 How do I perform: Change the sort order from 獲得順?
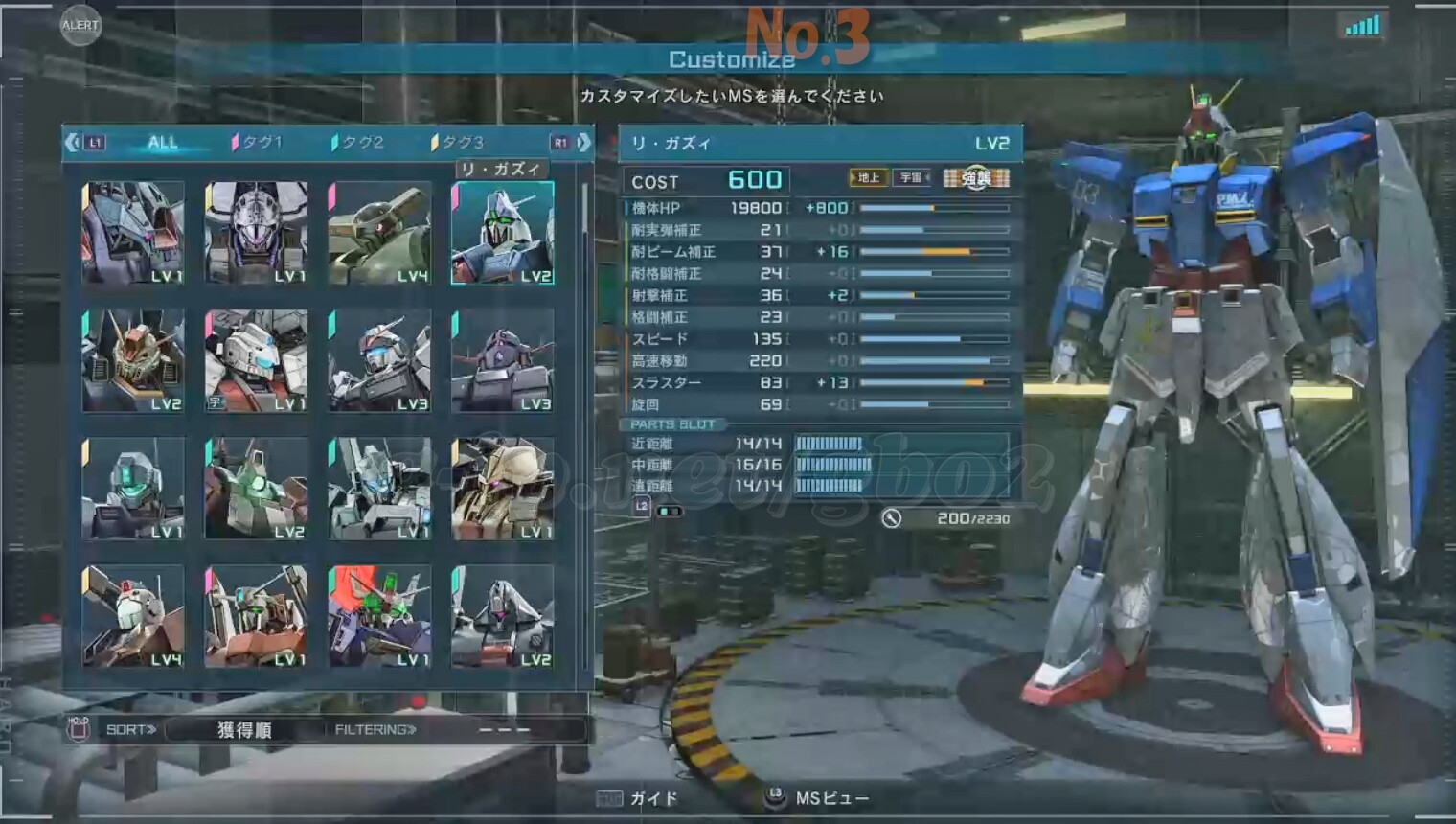243,730
